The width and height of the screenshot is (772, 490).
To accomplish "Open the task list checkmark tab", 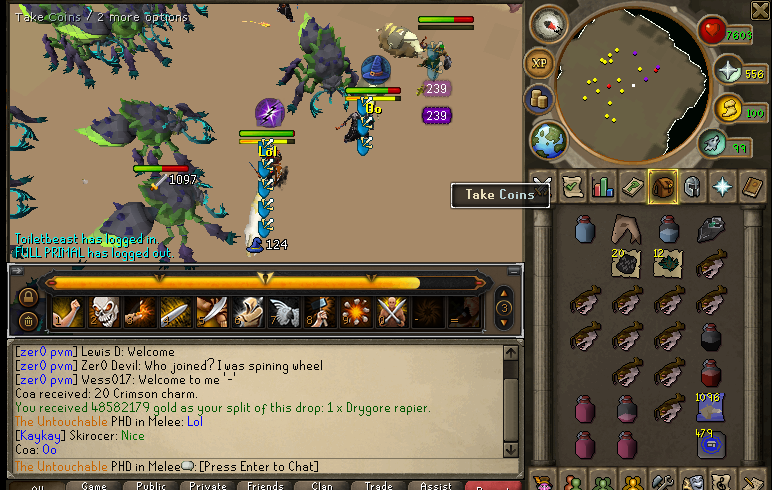I will [572, 187].
